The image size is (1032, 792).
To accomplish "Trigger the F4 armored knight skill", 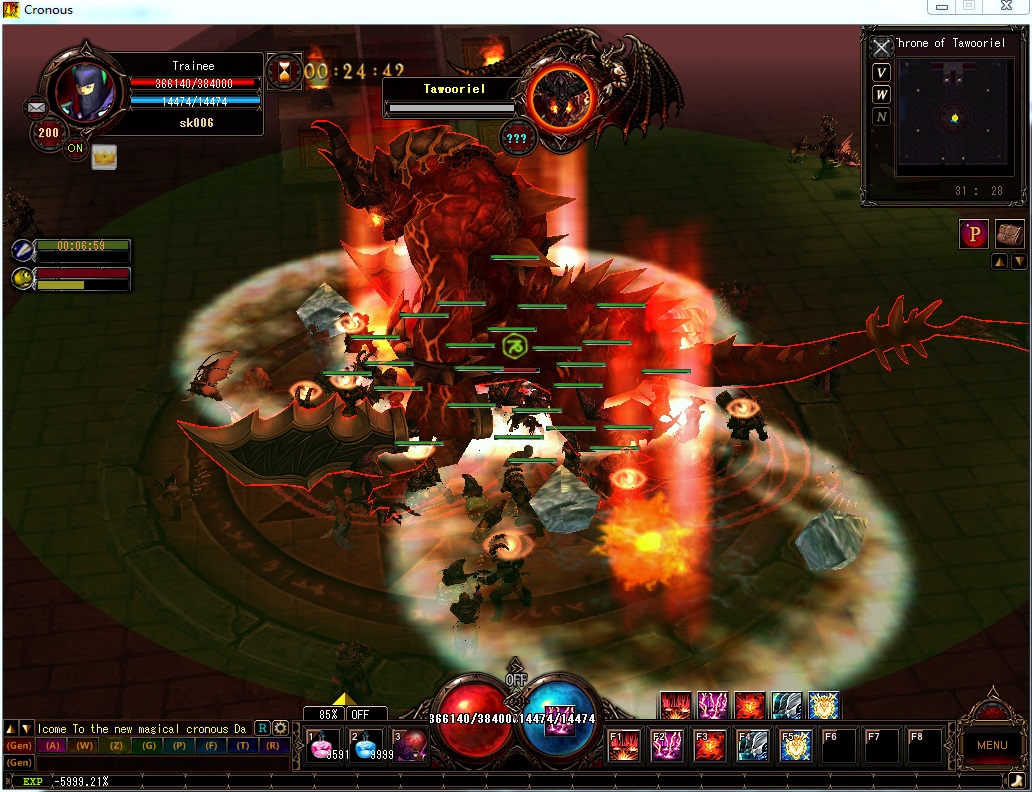I will [752, 745].
